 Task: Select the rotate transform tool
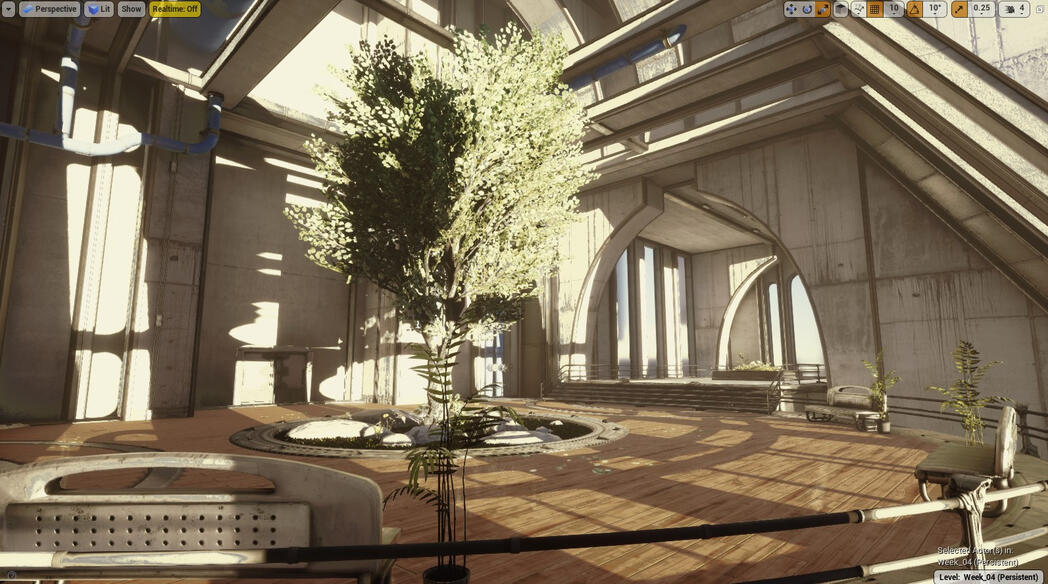point(807,9)
